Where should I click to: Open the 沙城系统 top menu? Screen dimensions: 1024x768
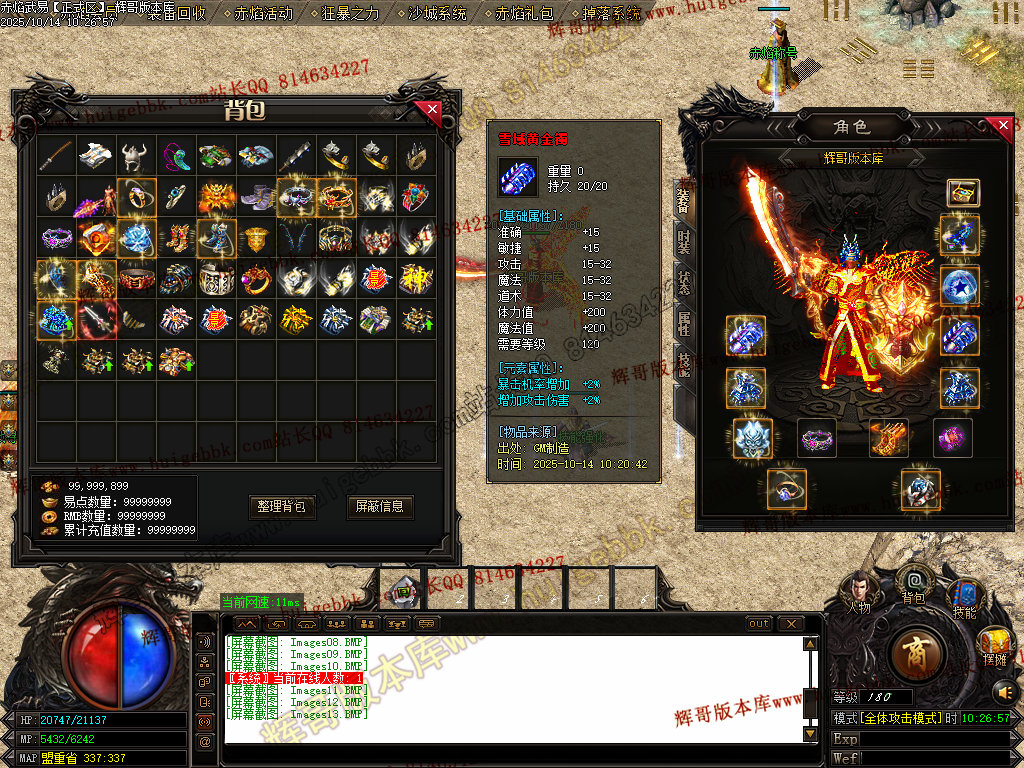tap(437, 14)
